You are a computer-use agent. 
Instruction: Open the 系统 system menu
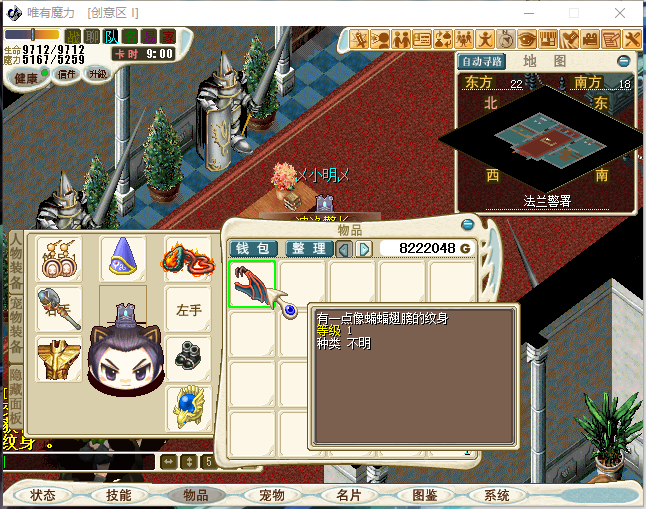tap(497, 495)
